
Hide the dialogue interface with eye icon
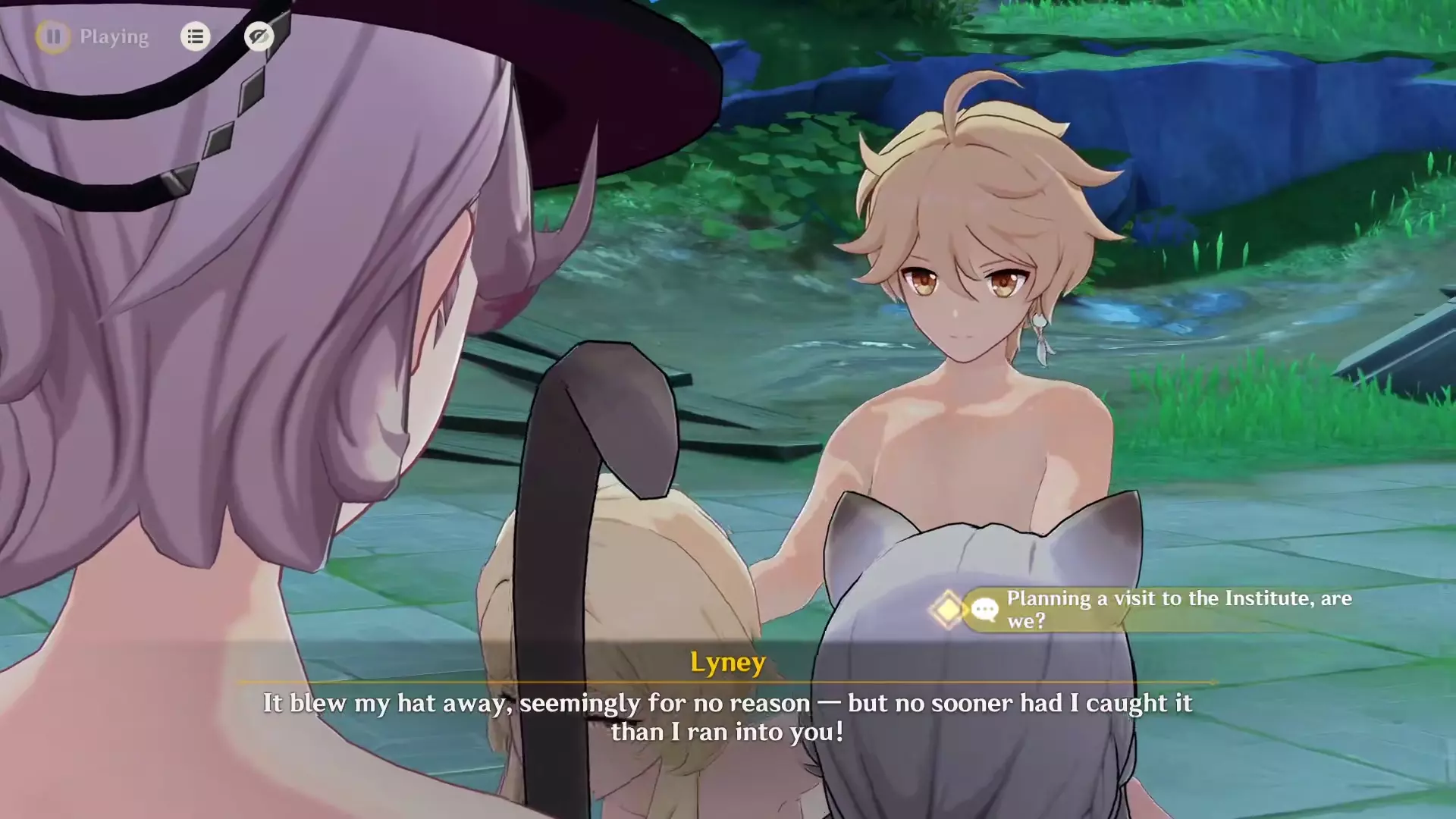pyautogui.click(x=259, y=36)
